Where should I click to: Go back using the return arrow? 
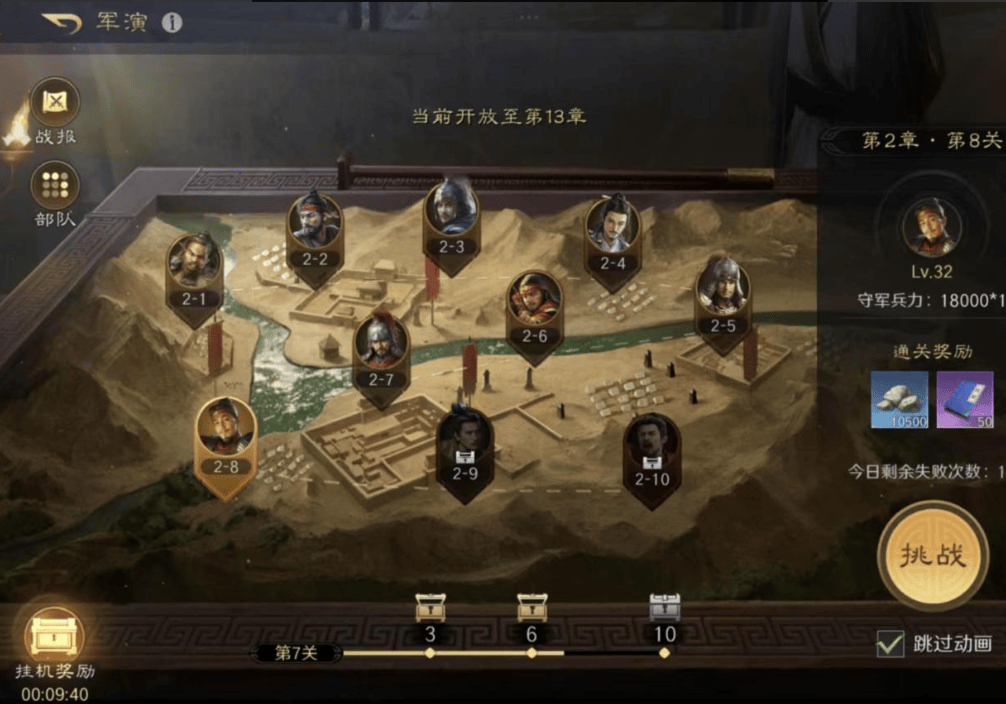[62, 22]
